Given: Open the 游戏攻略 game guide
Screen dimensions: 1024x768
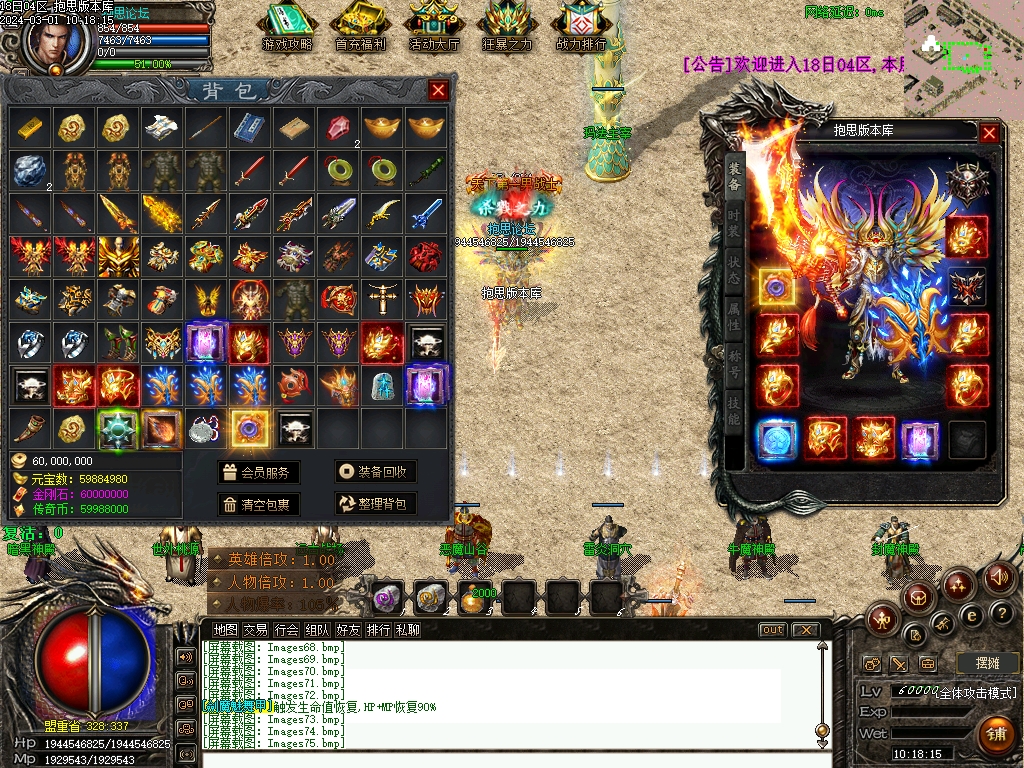Looking at the screenshot, I should [x=287, y=25].
